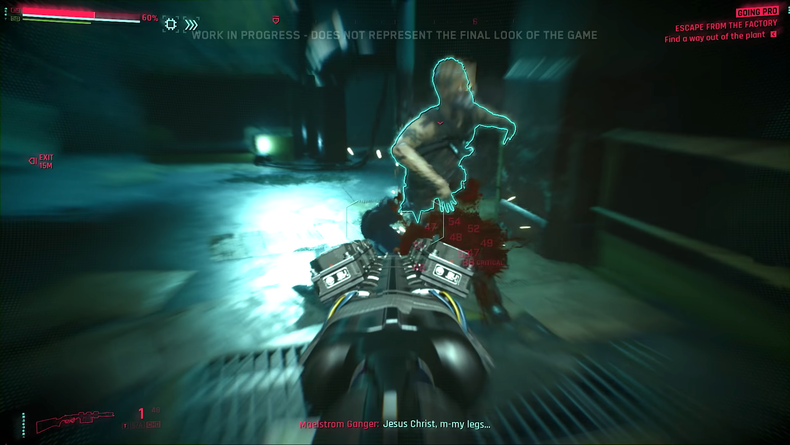
Task: Click the chip status effect icon
Action: click(x=170, y=24)
